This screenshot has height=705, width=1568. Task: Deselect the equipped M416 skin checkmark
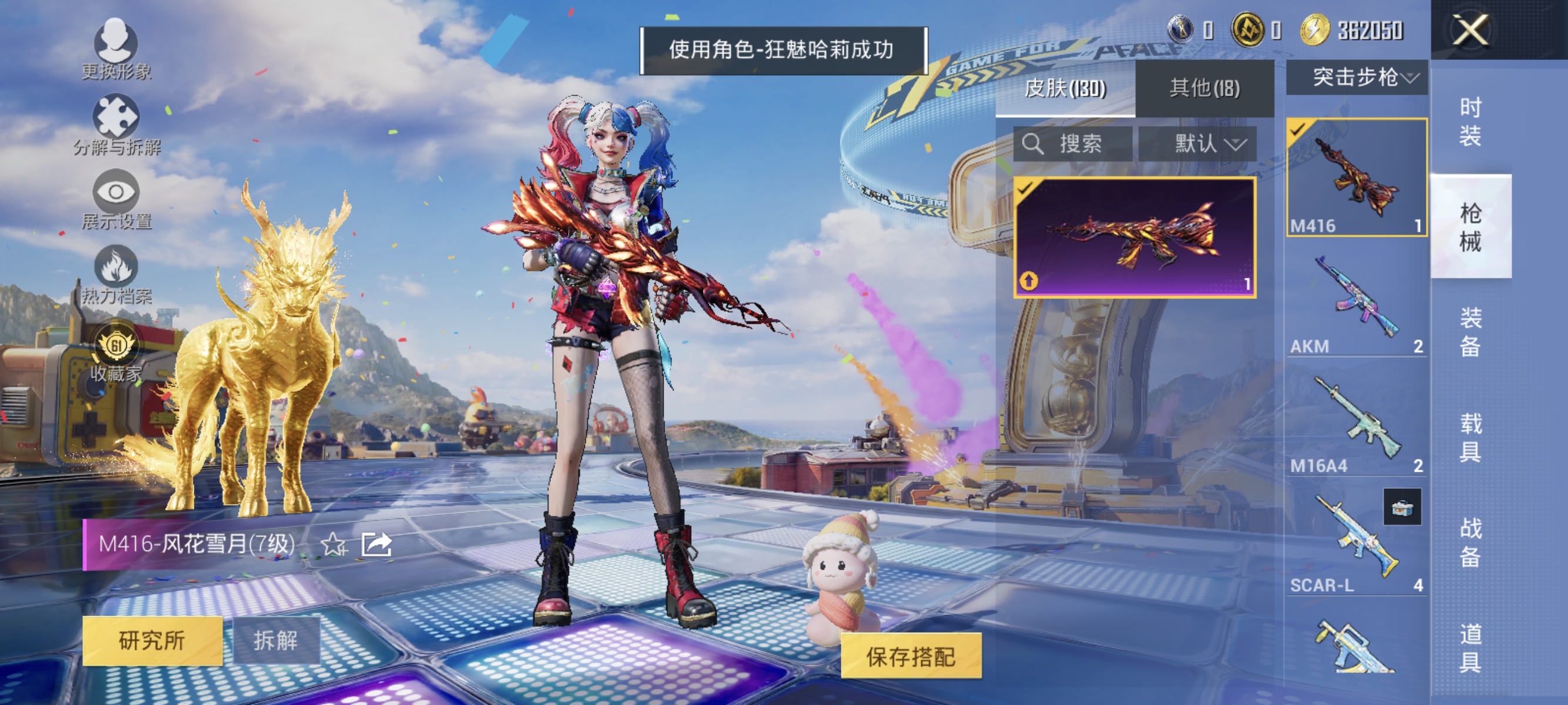pyautogui.click(x=1297, y=130)
